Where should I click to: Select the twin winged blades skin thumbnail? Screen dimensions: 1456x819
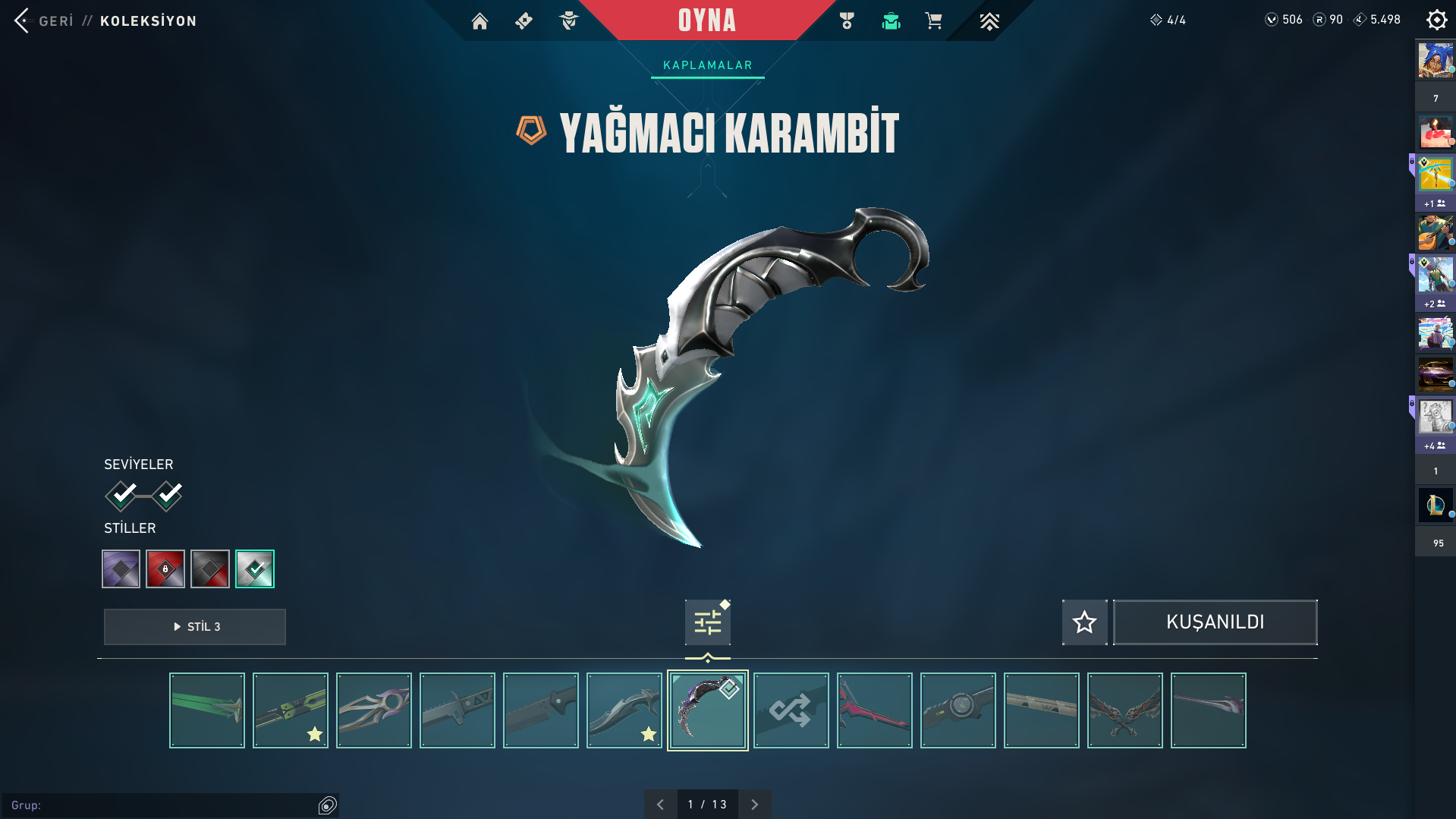click(x=1124, y=710)
